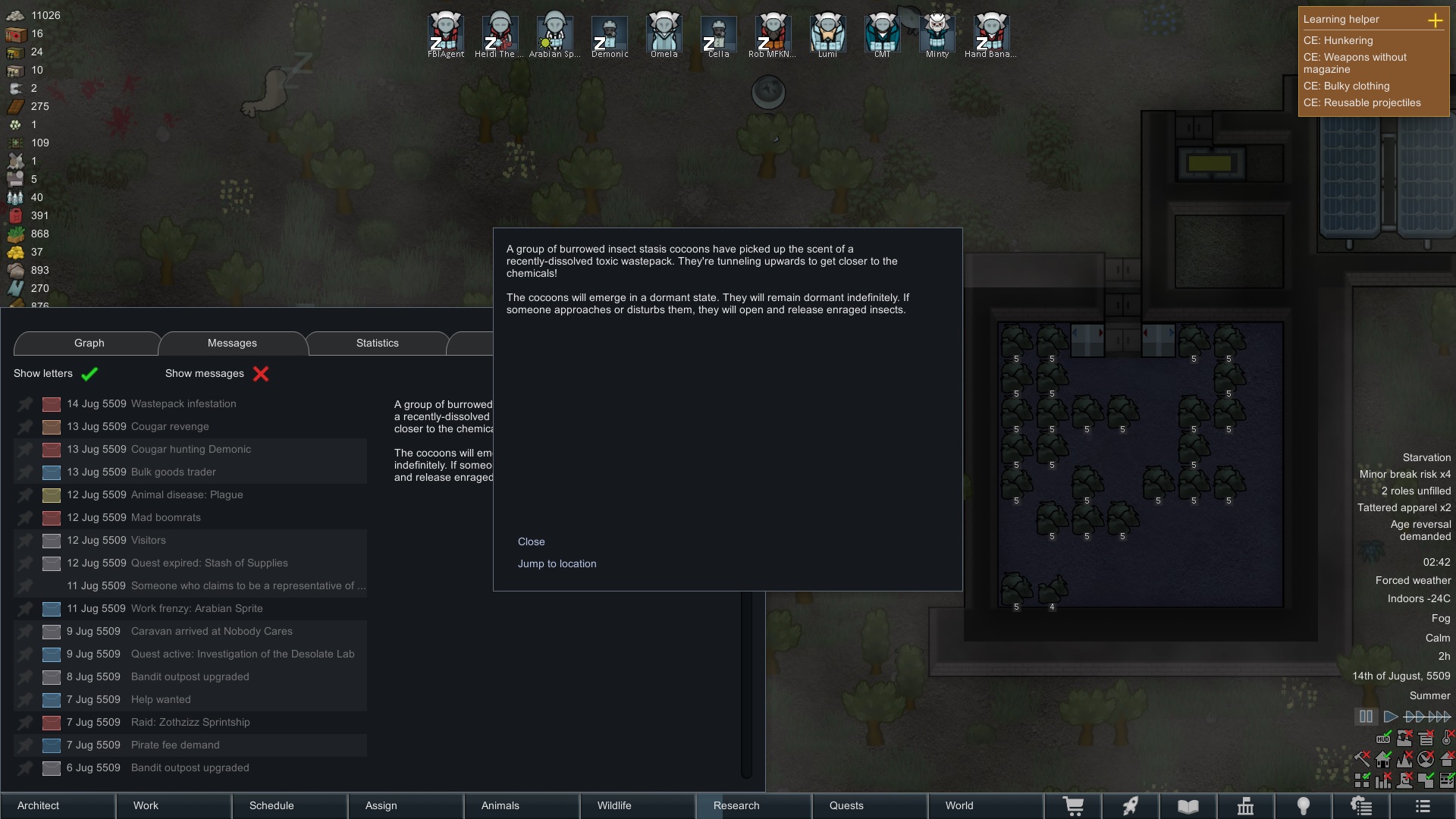Show the Research menu
This screenshot has height=819, width=1456.
(x=736, y=805)
